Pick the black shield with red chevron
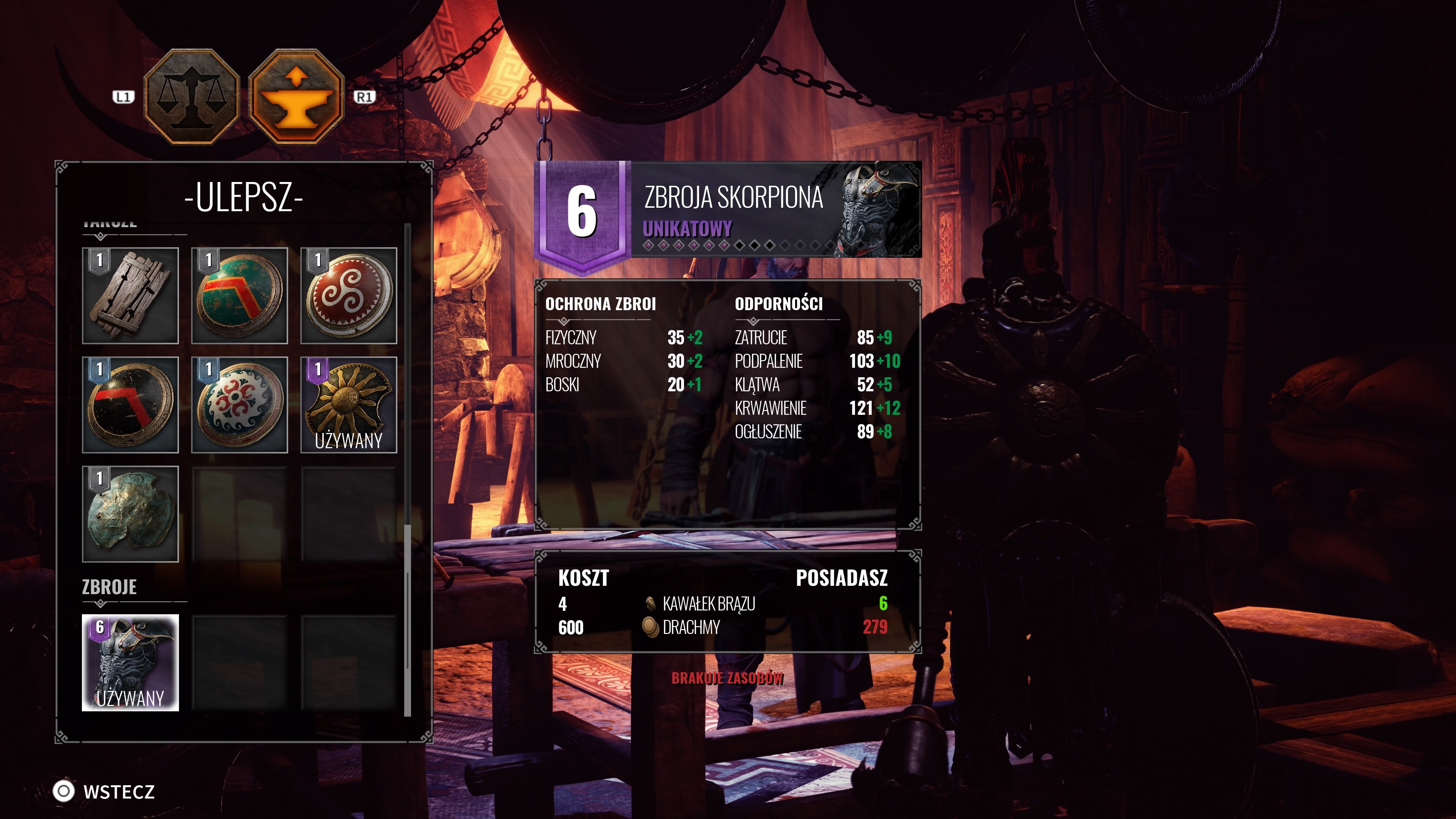Viewport: 1456px width, 819px height. [x=130, y=405]
